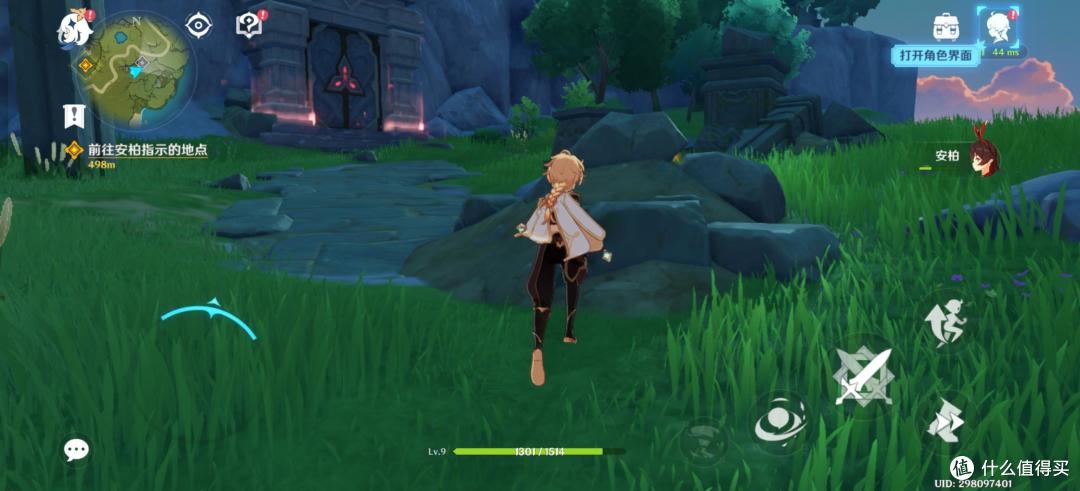
Task: Open the character screen icon
Action: click(997, 27)
